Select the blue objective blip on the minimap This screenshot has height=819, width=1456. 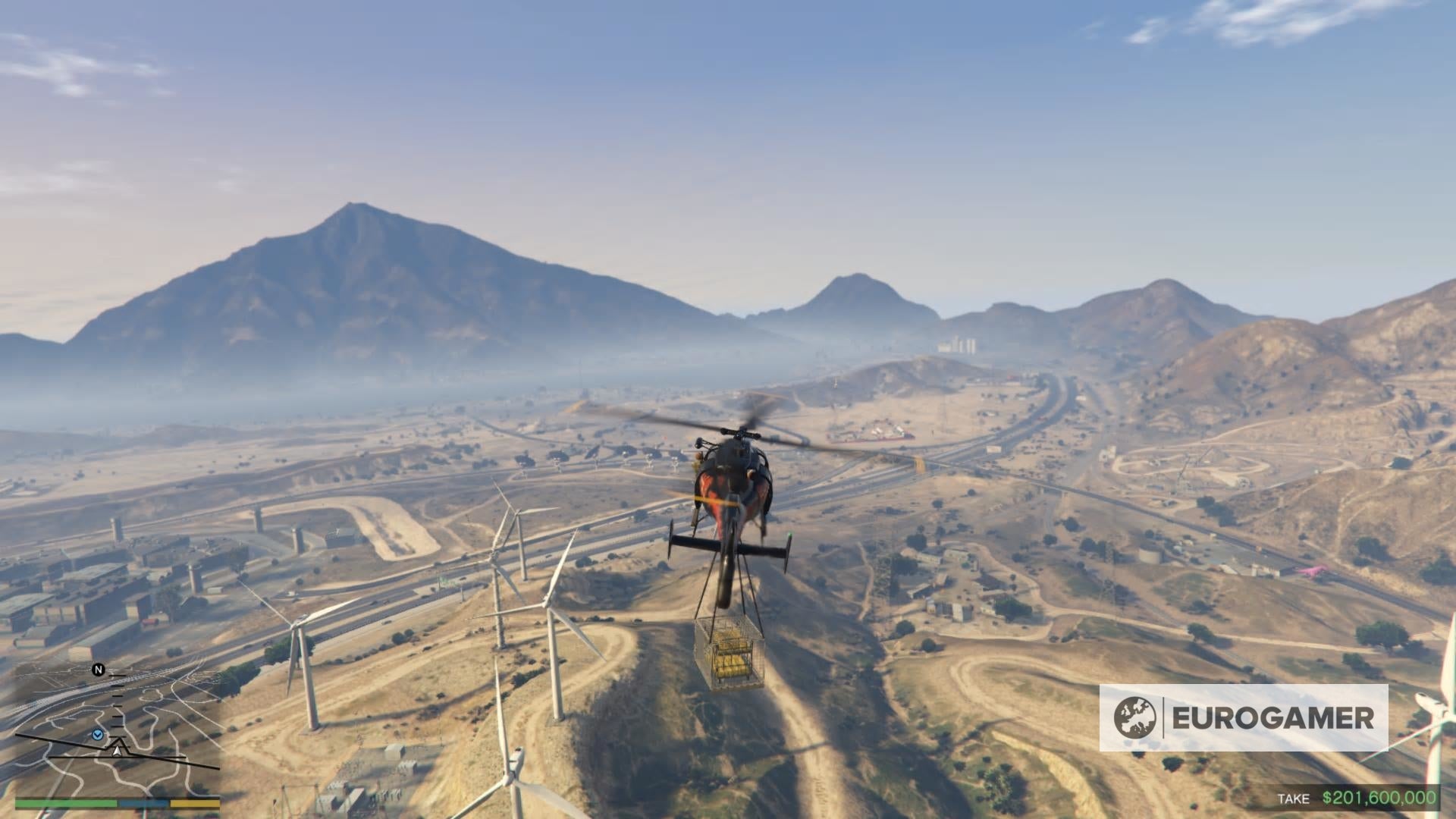click(x=97, y=735)
